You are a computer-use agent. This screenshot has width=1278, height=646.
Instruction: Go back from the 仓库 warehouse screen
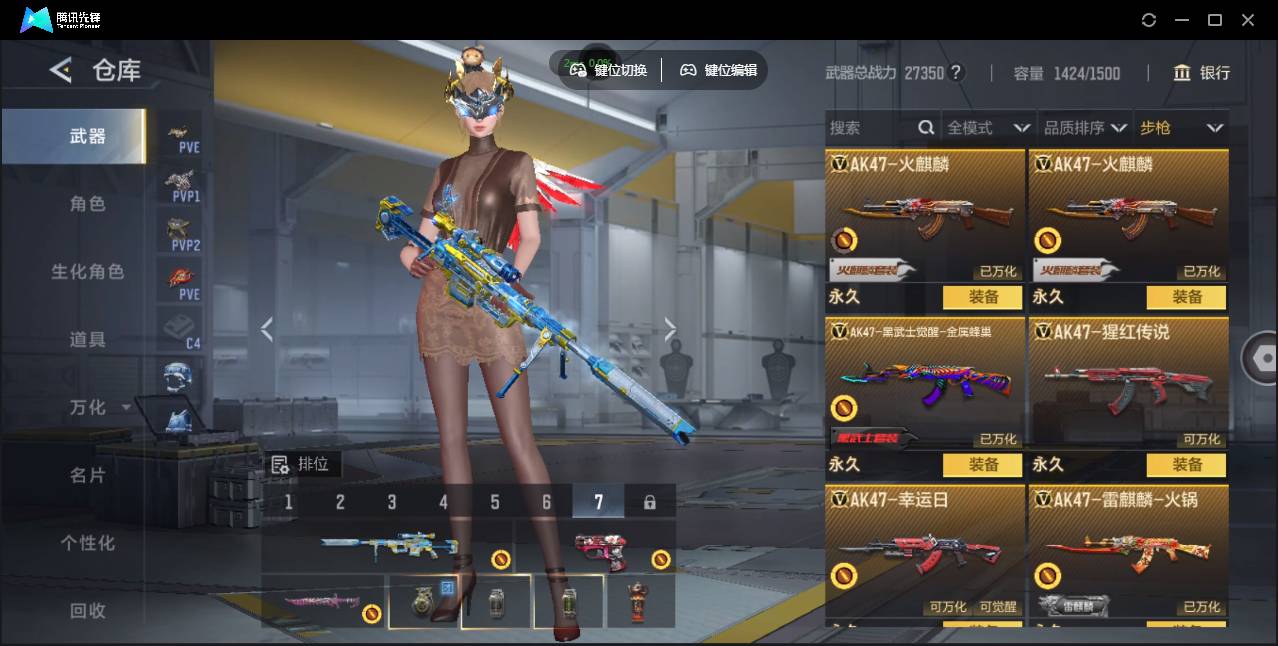pos(61,70)
